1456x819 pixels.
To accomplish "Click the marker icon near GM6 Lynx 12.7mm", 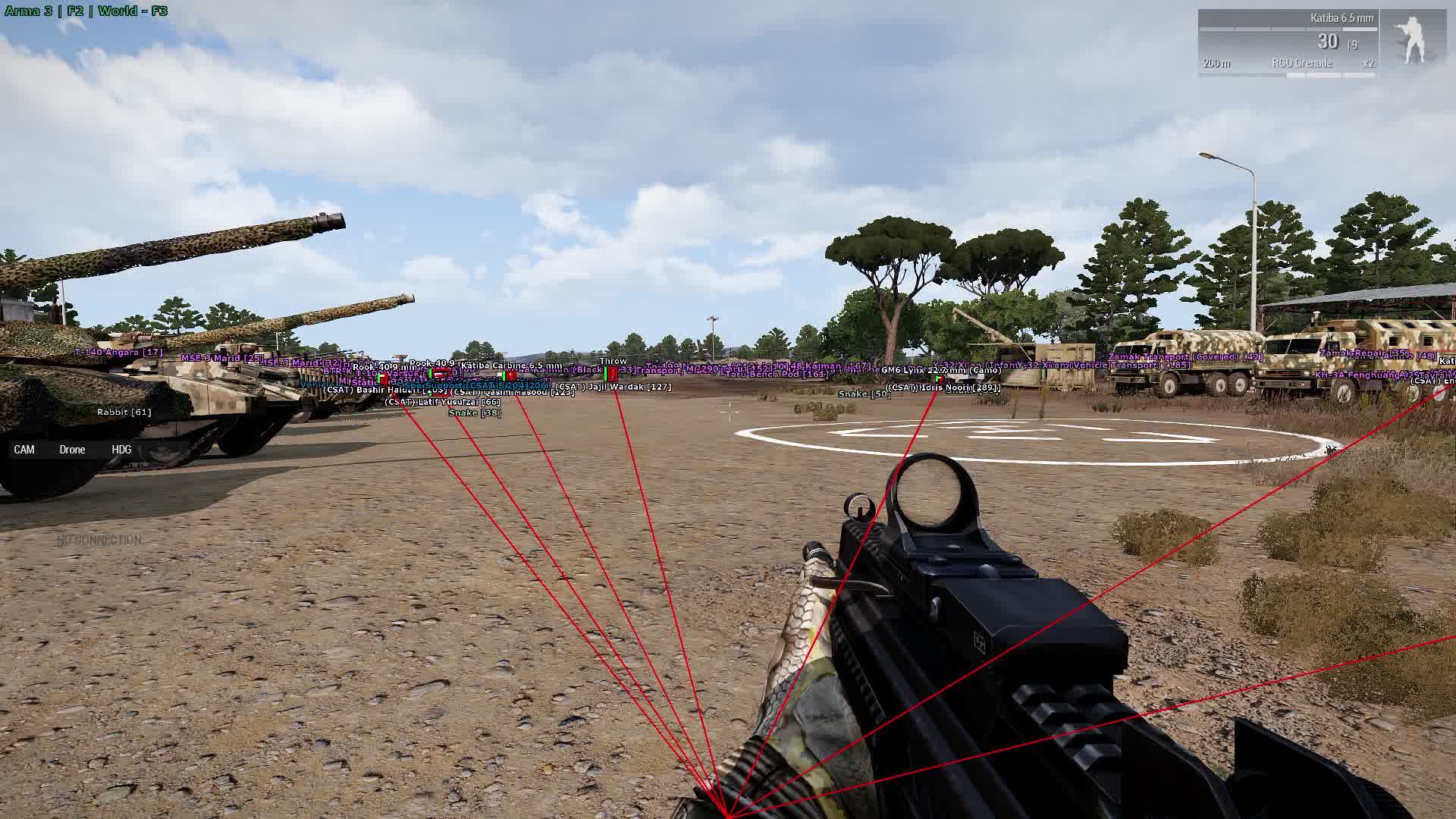I will (x=940, y=379).
